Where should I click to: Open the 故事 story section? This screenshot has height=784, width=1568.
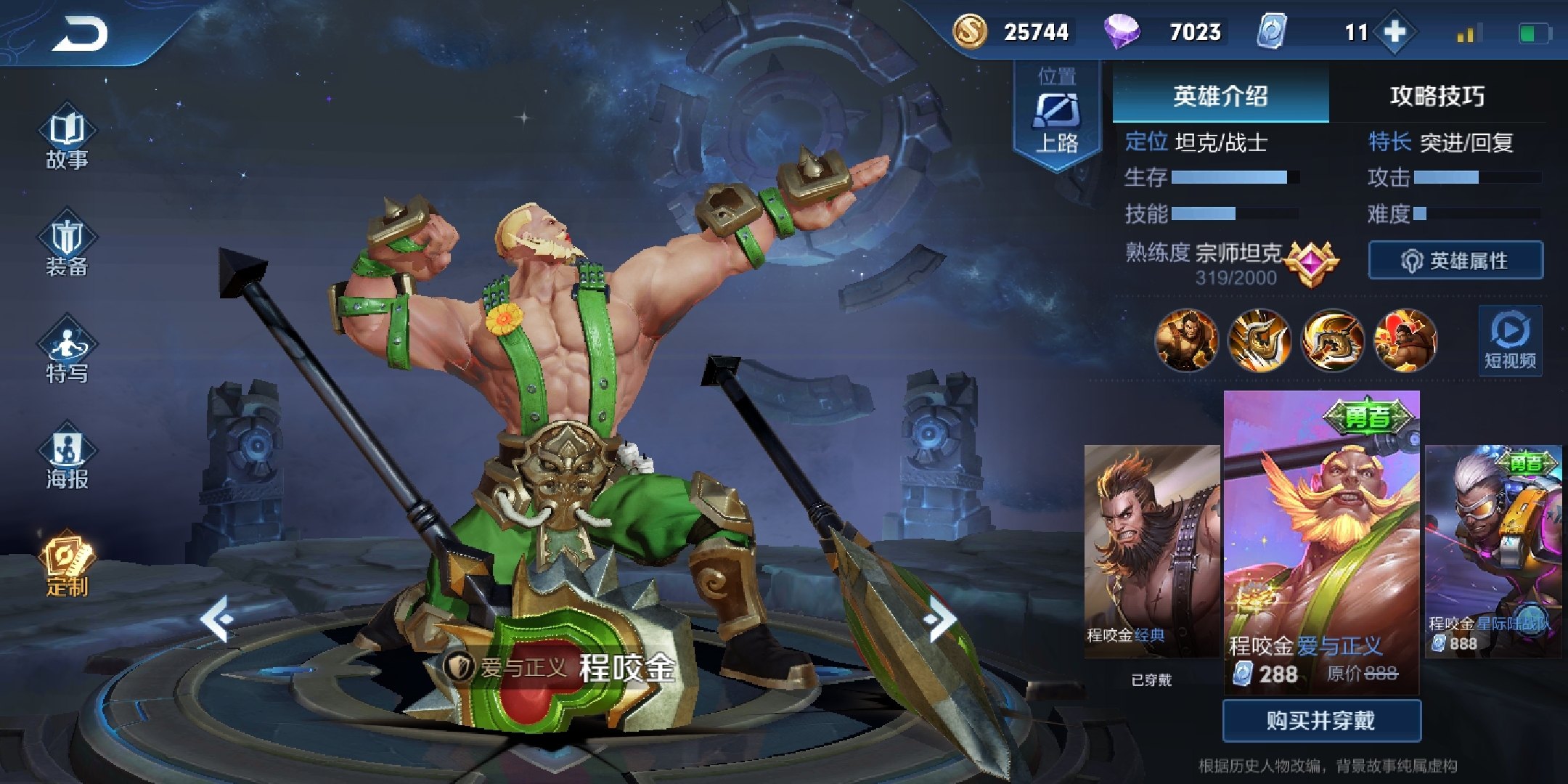[67, 141]
